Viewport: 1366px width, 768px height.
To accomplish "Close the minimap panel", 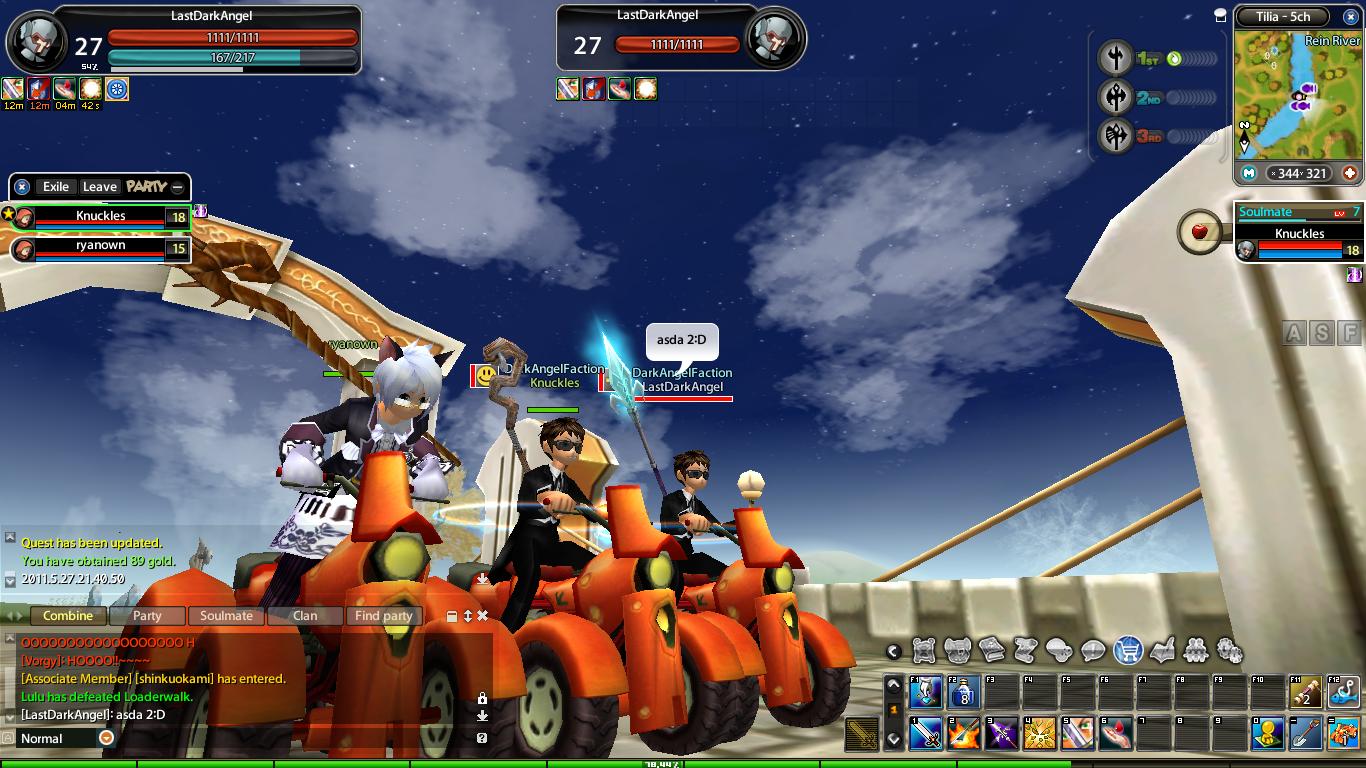I will click(1219, 15).
